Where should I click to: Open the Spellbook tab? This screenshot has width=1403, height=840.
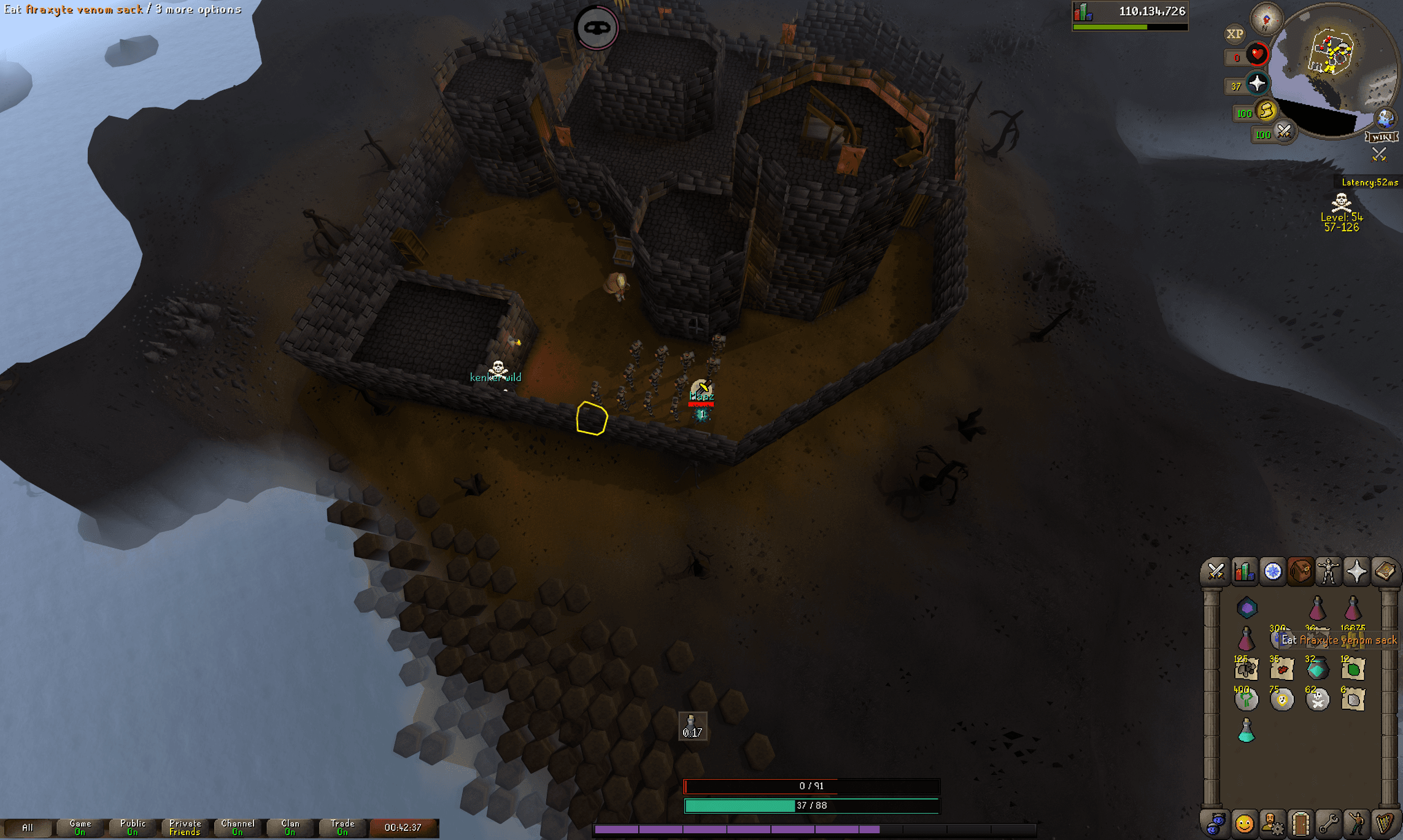1385,571
